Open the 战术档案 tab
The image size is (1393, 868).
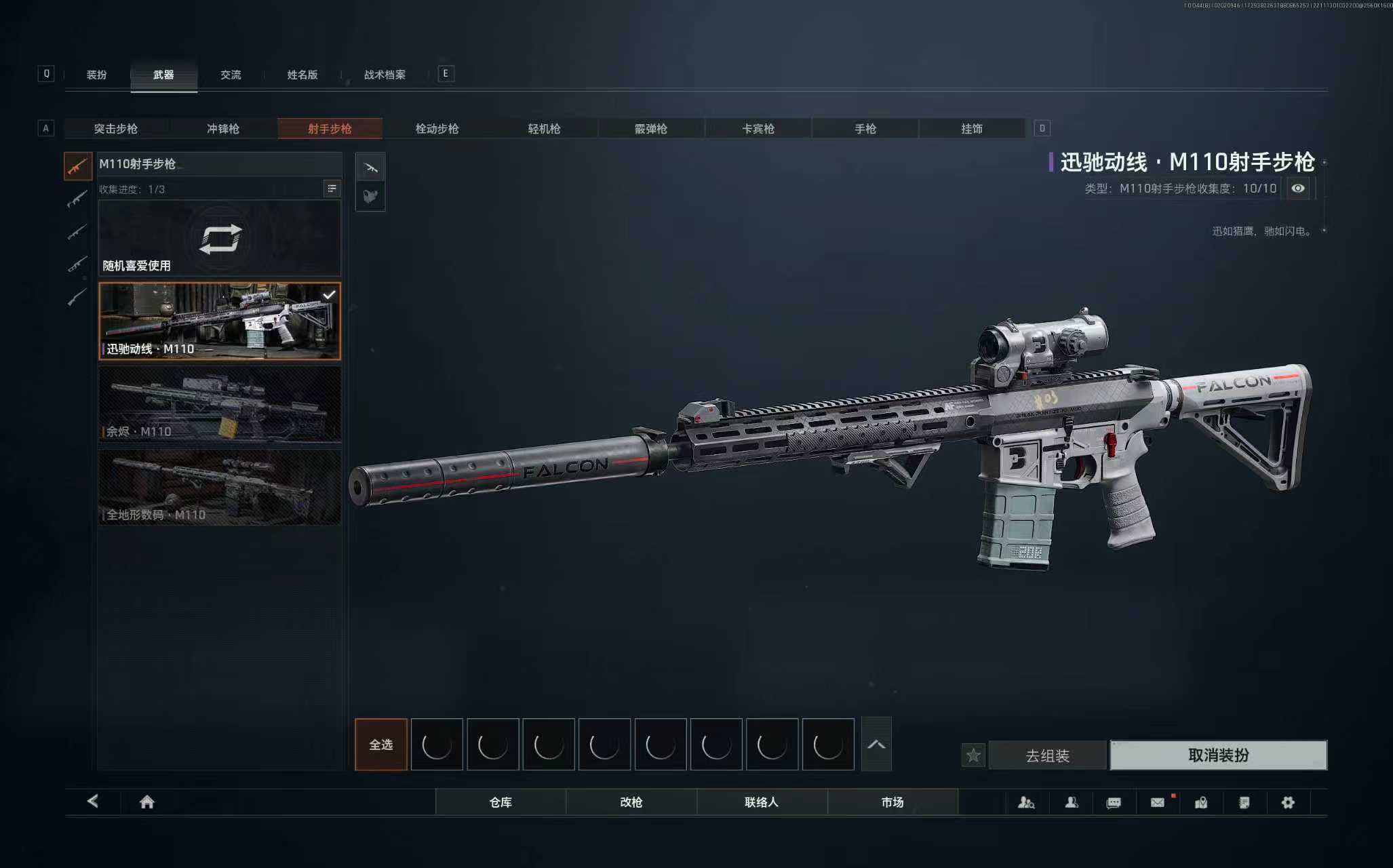click(x=385, y=75)
